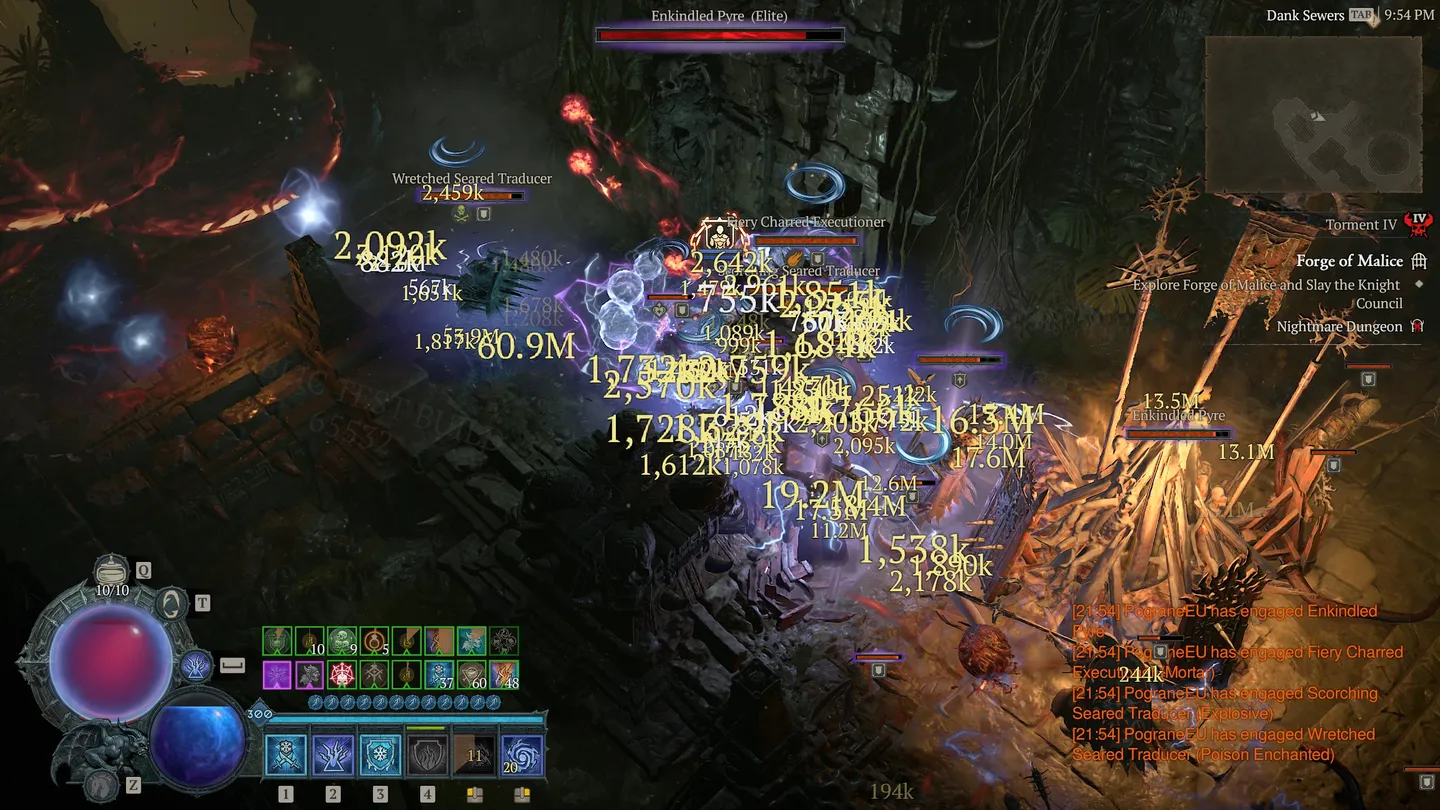Inspect the red pentagram skull buff
1440x810 pixels.
[342, 674]
